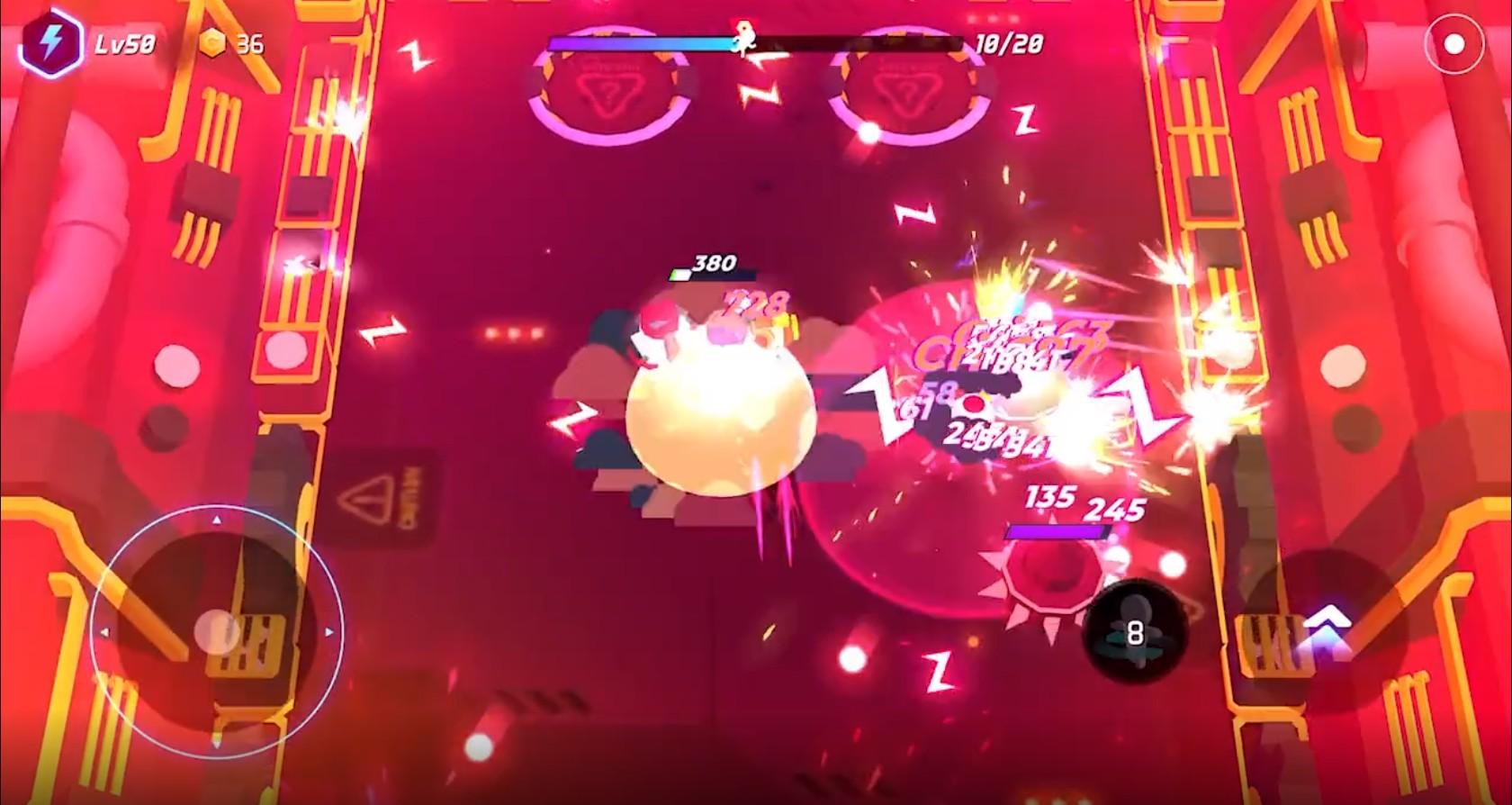The height and width of the screenshot is (805, 1512).
Task: Select the left mystery portal with question mark
Action: pos(610,86)
